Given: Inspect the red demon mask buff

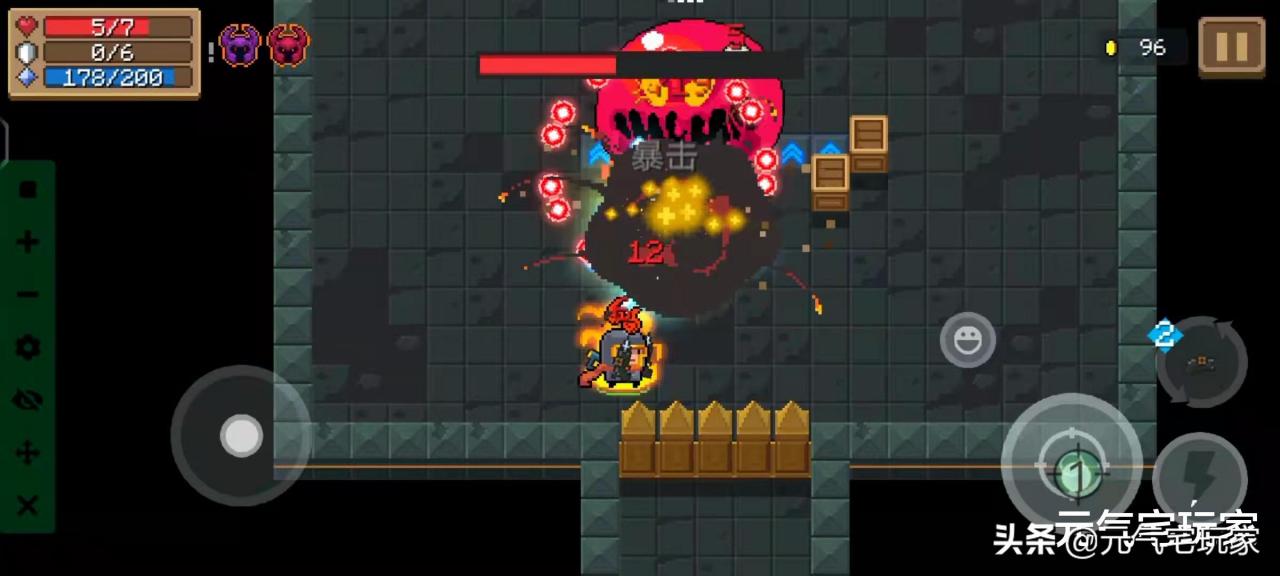Looking at the screenshot, I should 288,45.
